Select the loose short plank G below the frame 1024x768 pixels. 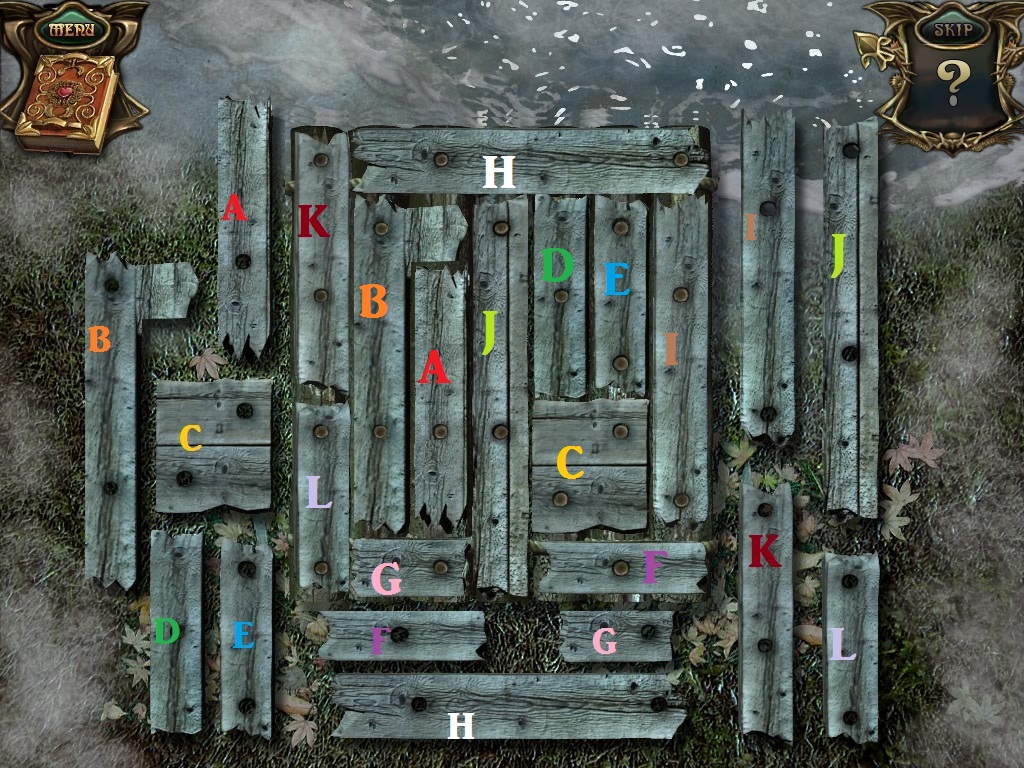click(x=616, y=637)
